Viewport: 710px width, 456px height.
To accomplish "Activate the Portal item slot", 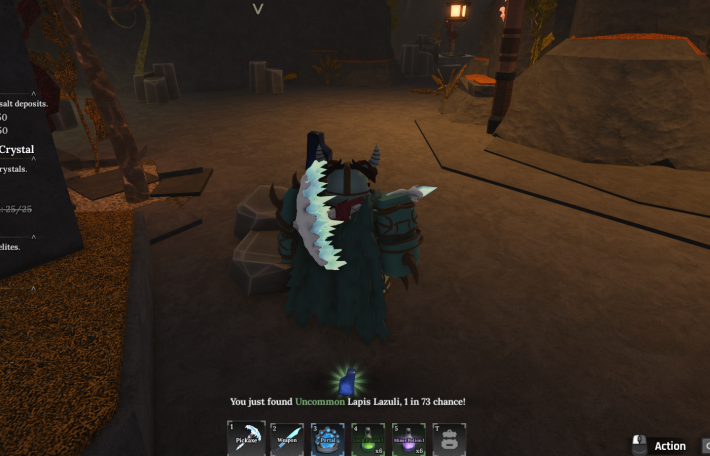I will [327, 439].
